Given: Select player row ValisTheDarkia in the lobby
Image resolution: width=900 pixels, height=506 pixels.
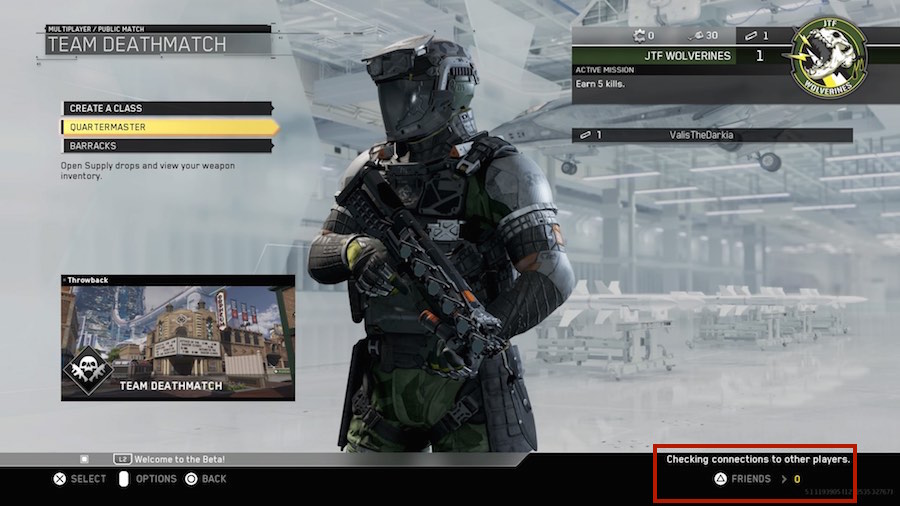Looking at the screenshot, I should (713, 135).
